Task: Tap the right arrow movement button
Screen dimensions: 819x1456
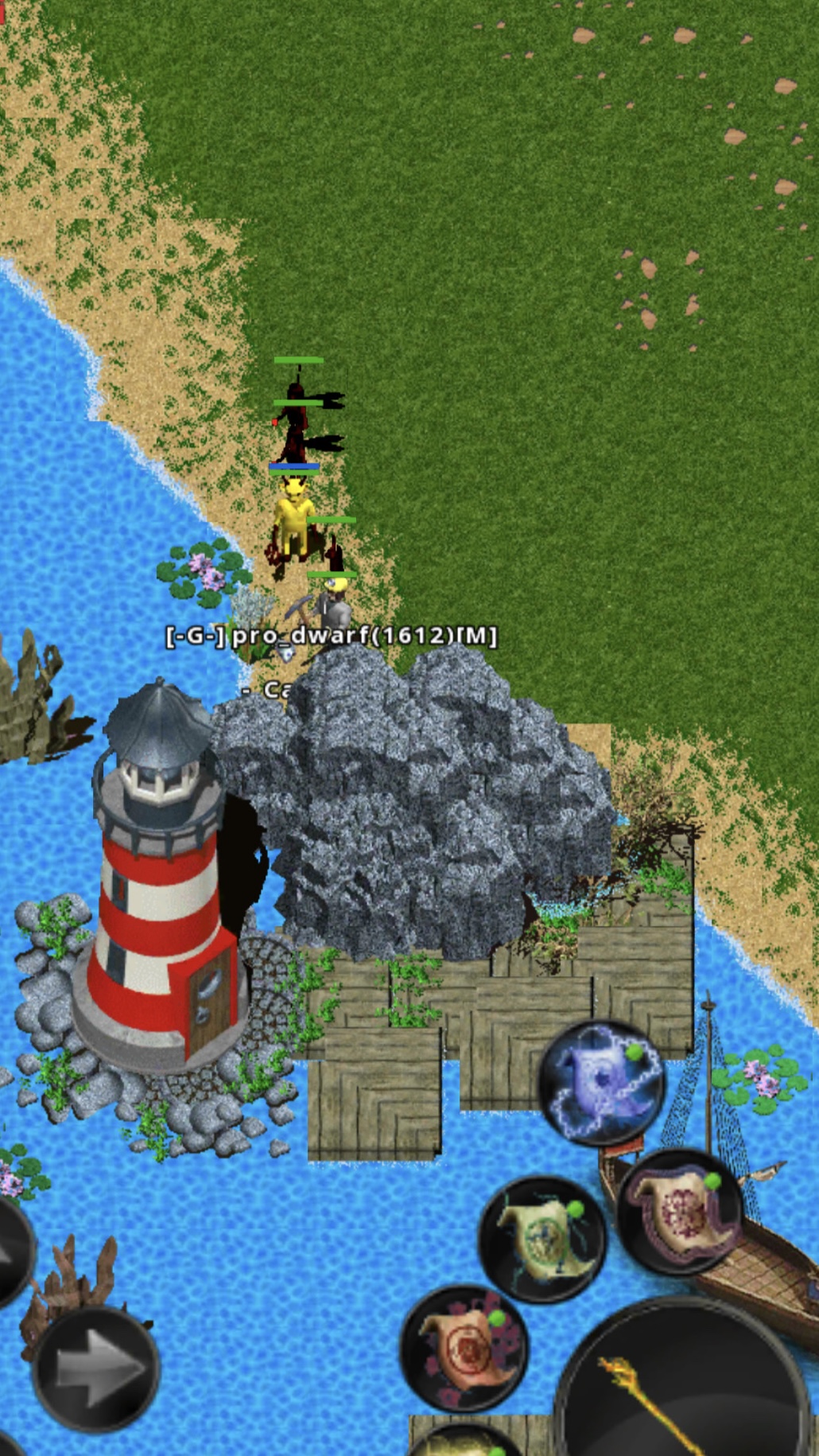Action: (95, 1368)
